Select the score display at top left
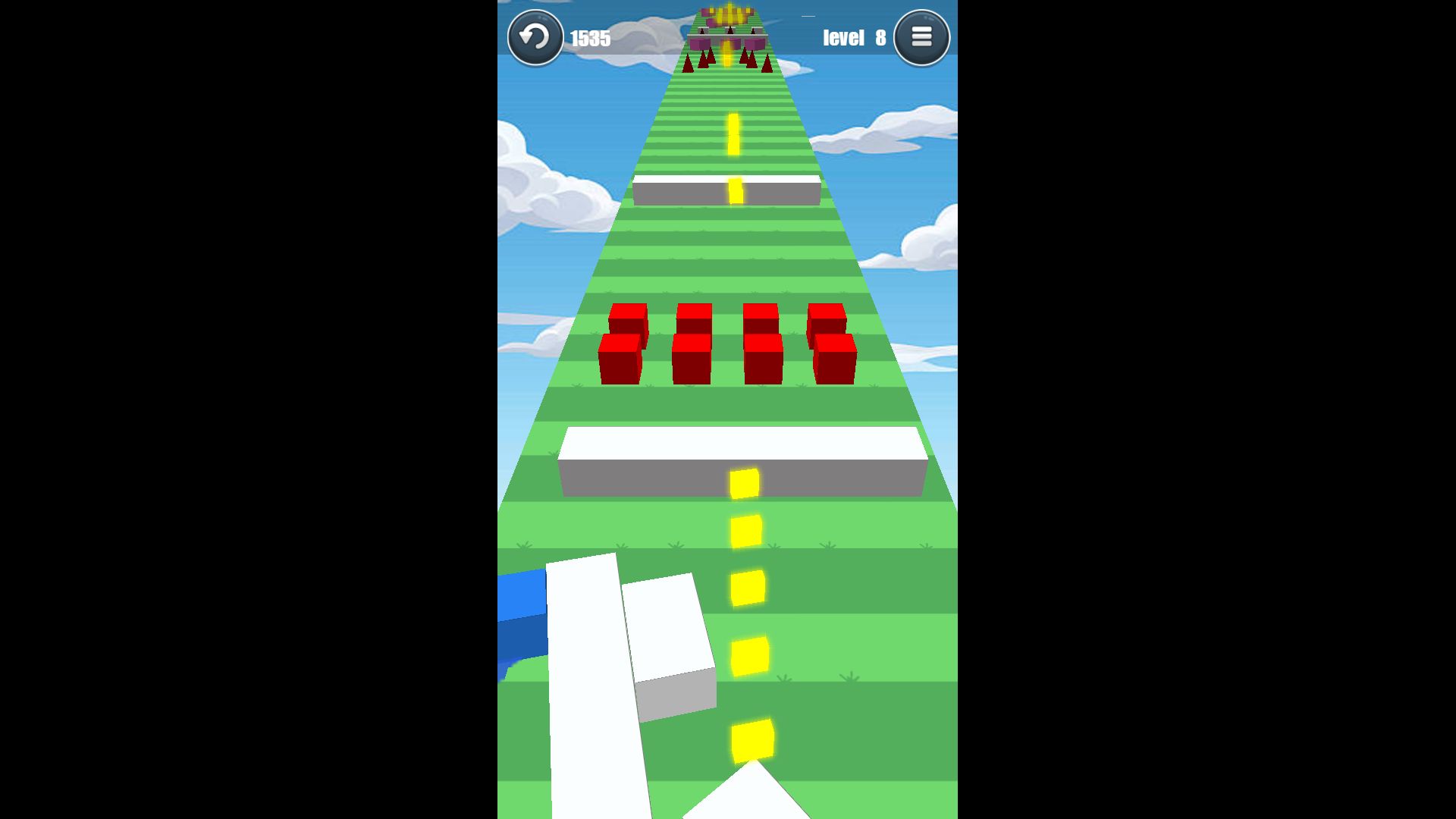This screenshot has height=819, width=1456. pyautogui.click(x=591, y=39)
